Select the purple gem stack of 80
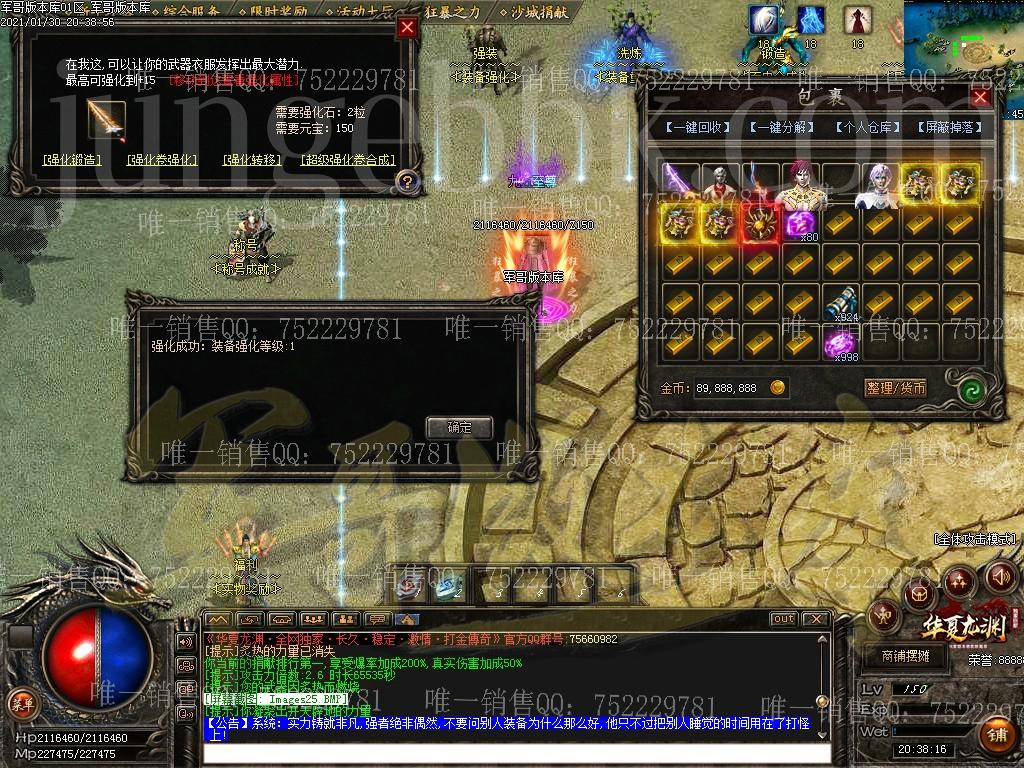The image size is (1024, 768). (800, 224)
